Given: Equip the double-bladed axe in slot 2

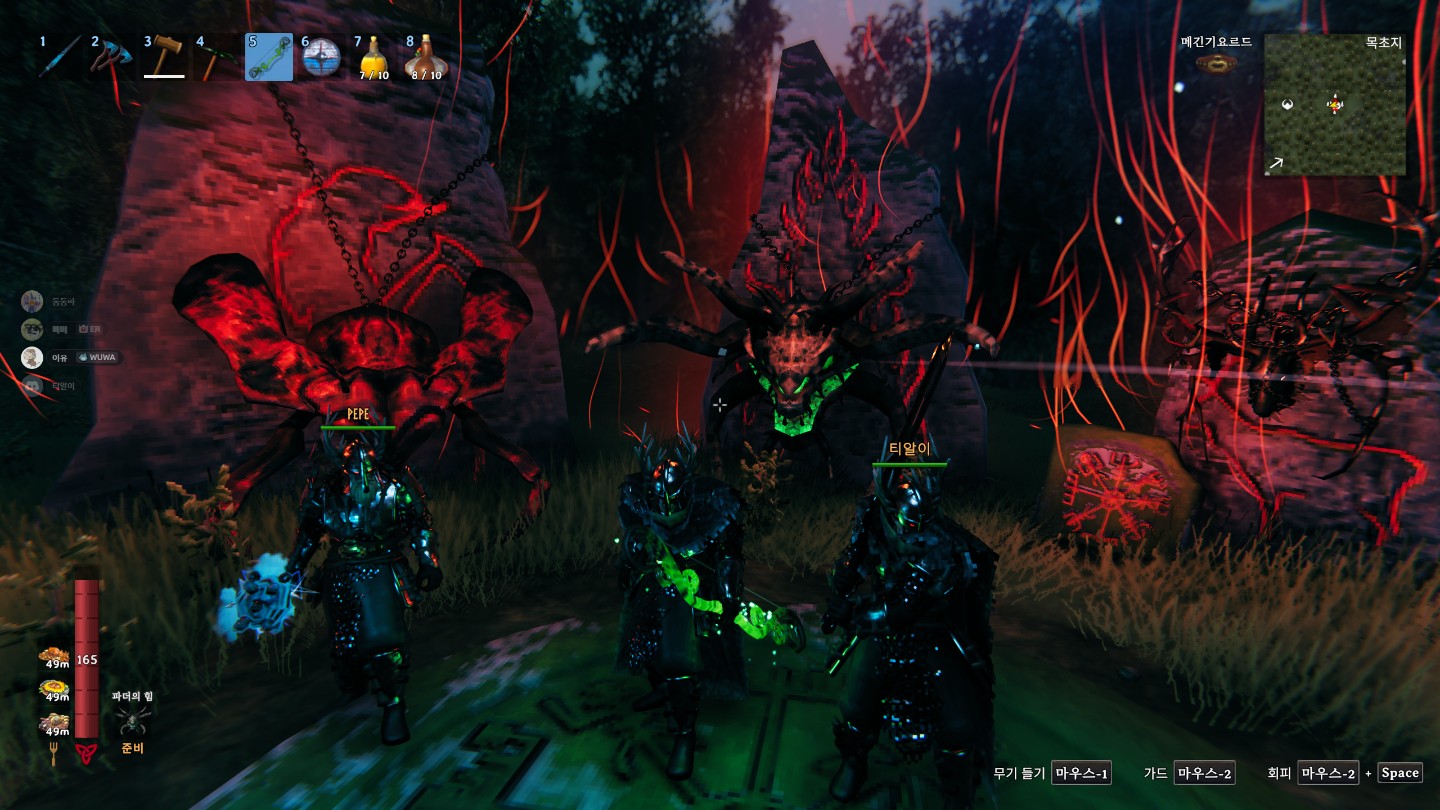Looking at the screenshot, I should pyautogui.click(x=109, y=57).
